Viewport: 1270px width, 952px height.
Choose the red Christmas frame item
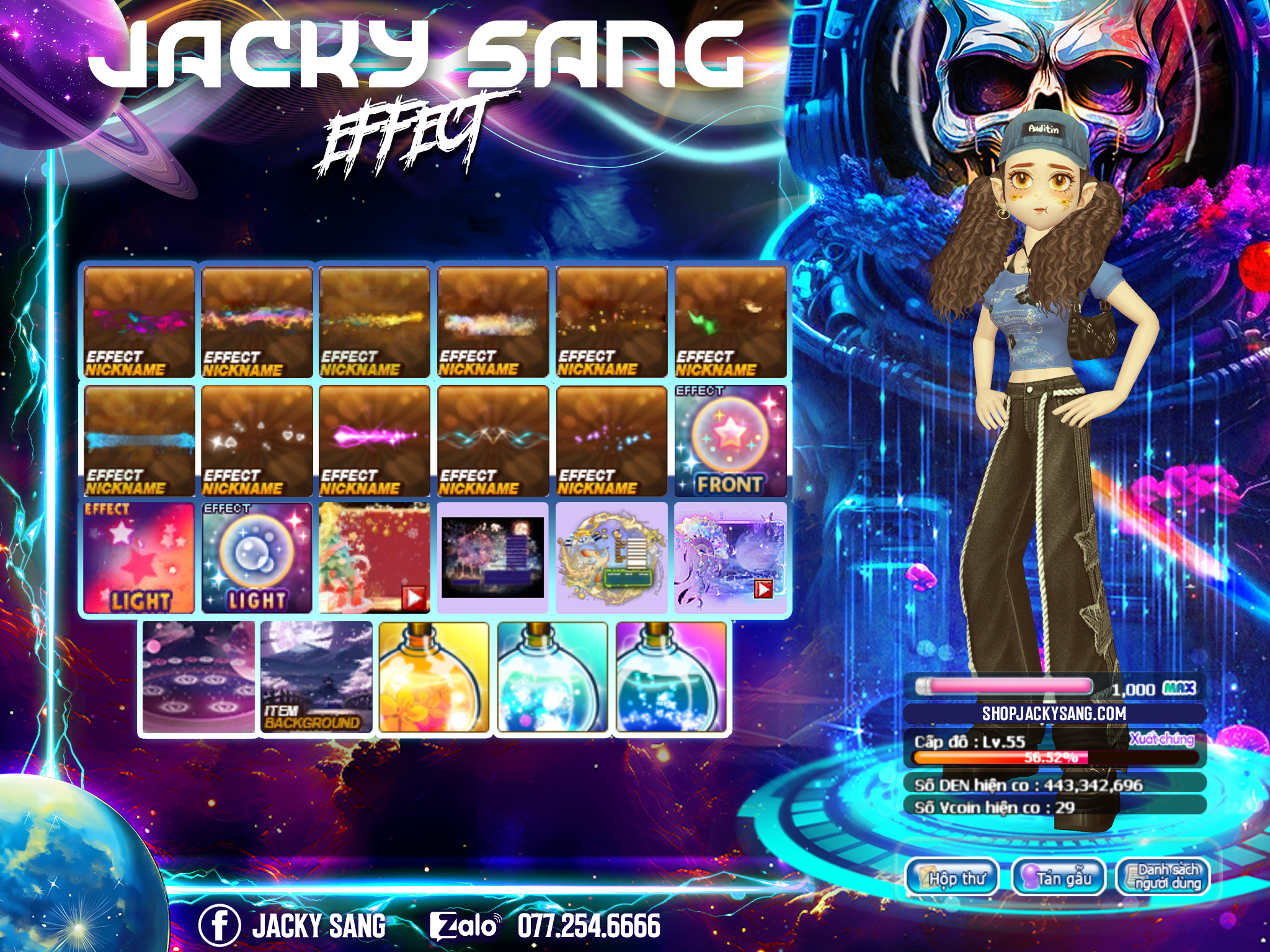(x=375, y=558)
